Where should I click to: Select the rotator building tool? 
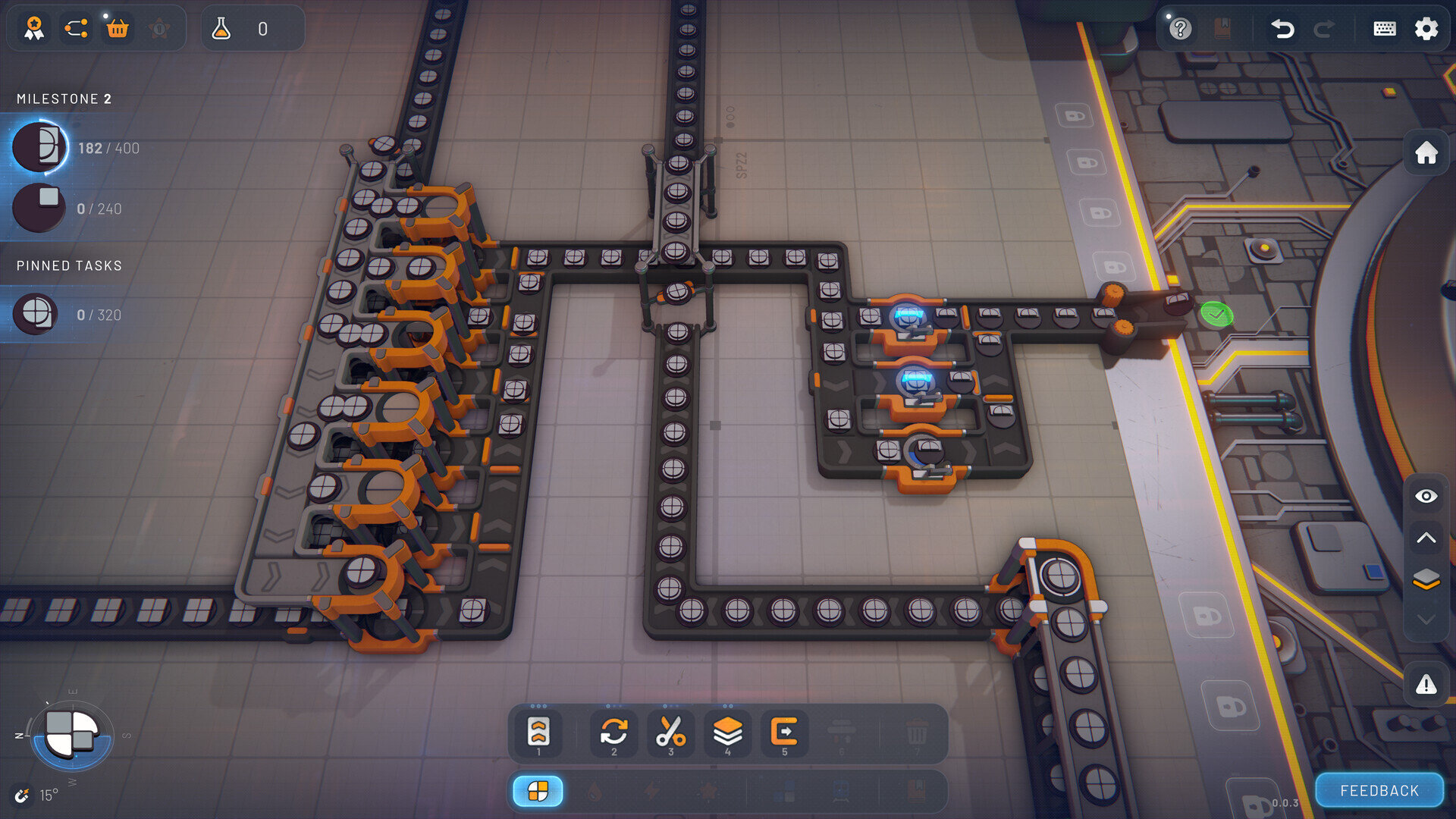pos(614,733)
